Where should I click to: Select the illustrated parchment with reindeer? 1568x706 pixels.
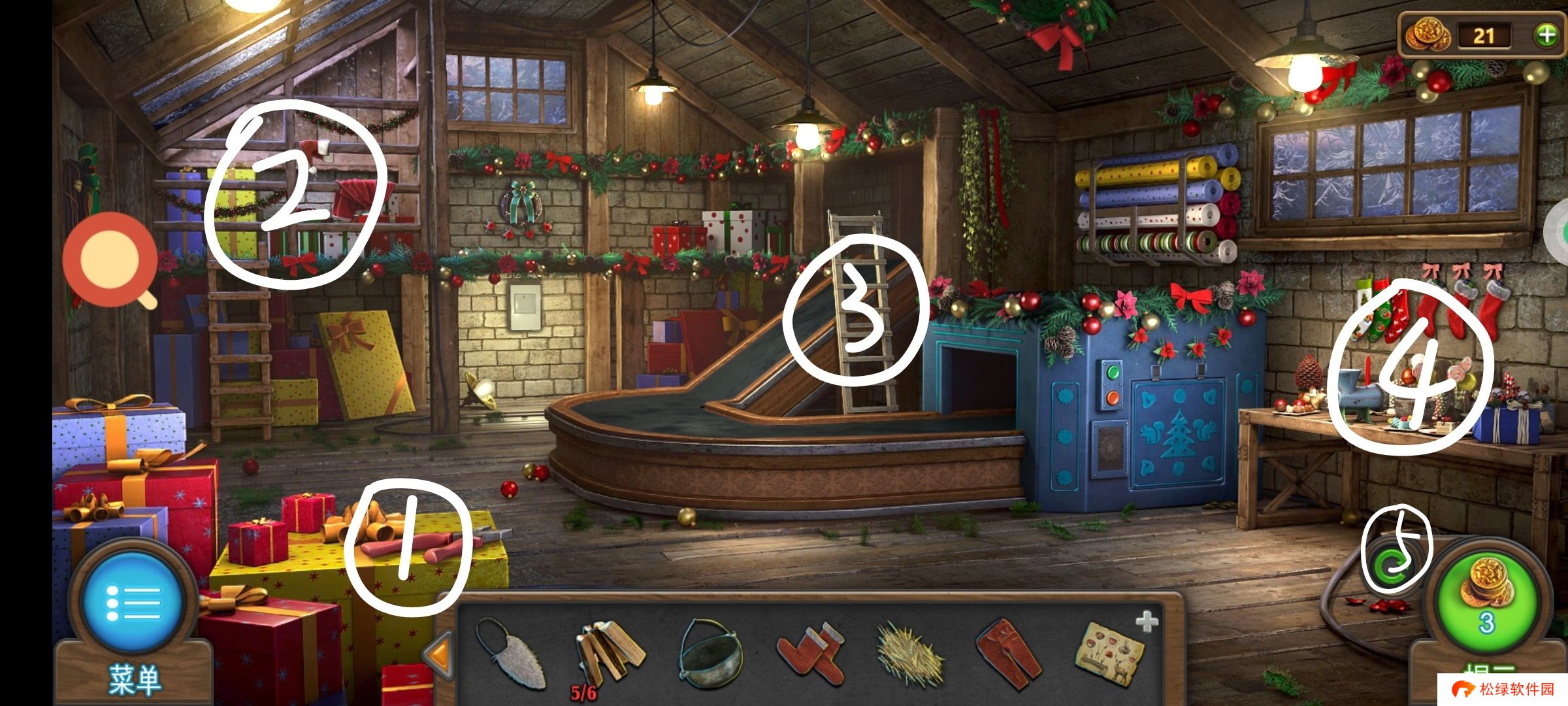[1111, 654]
